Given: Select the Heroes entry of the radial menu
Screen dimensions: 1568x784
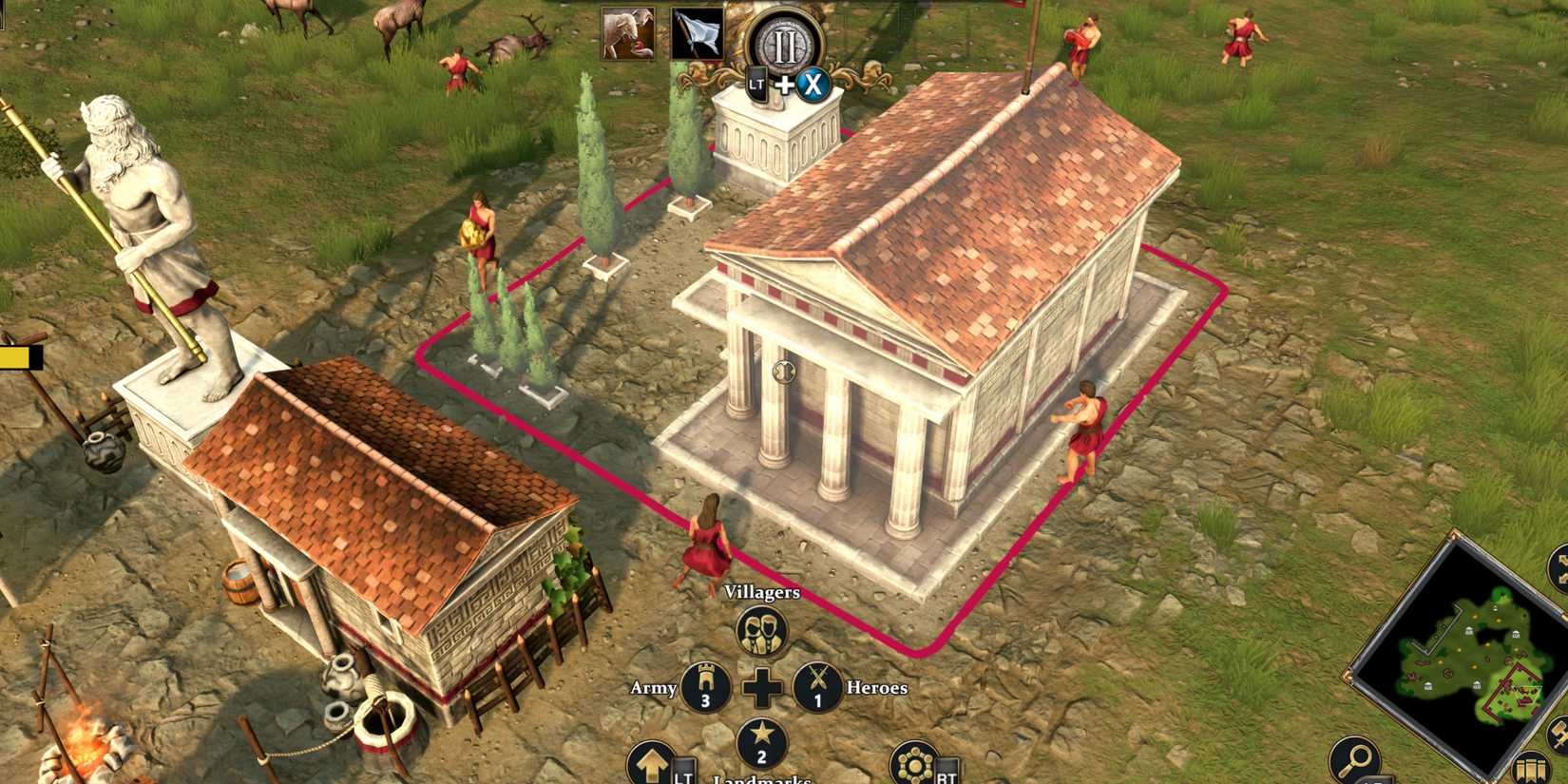Looking at the screenshot, I should point(875,686).
